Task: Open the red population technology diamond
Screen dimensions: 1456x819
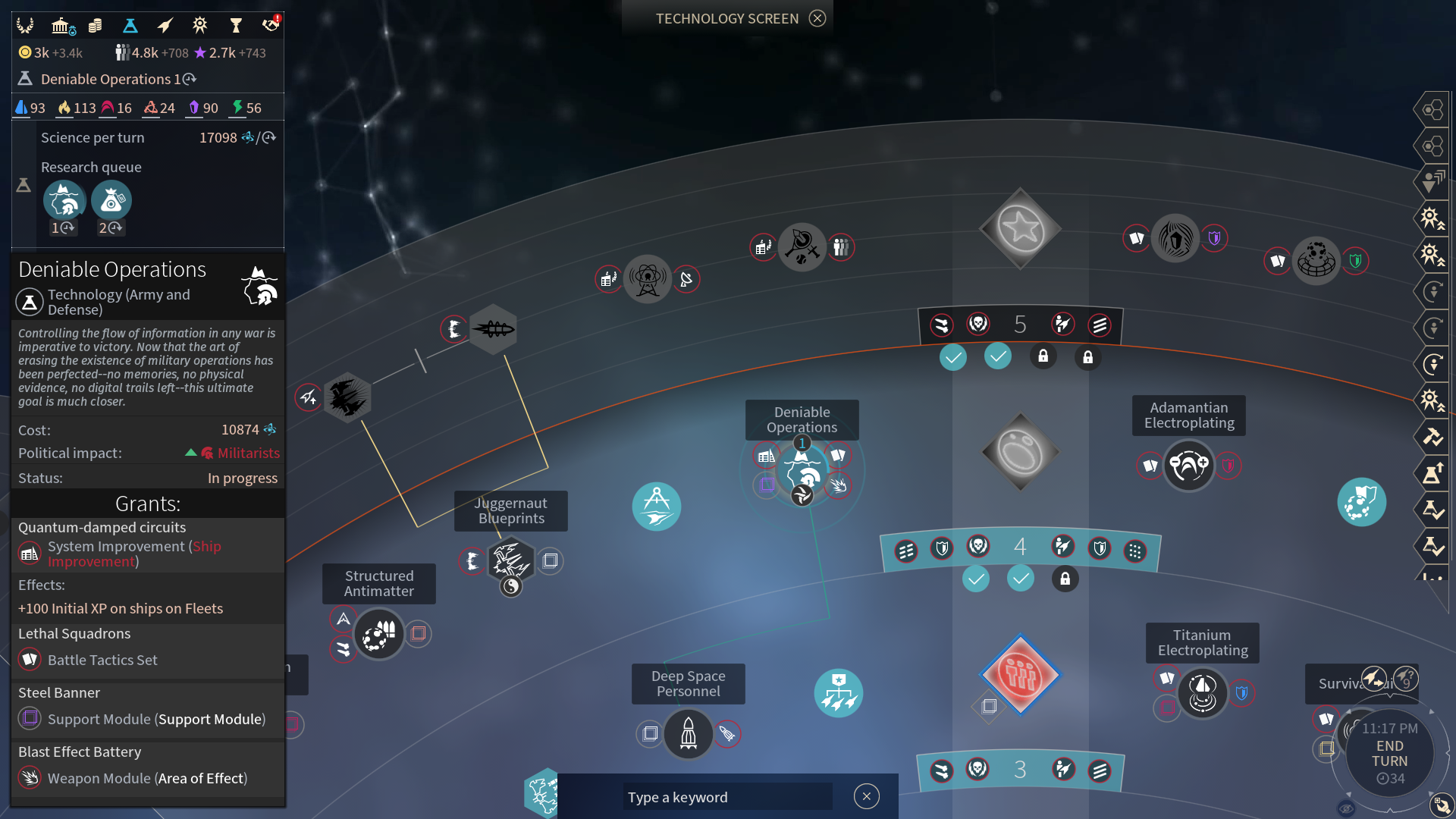Action: pos(1020,674)
